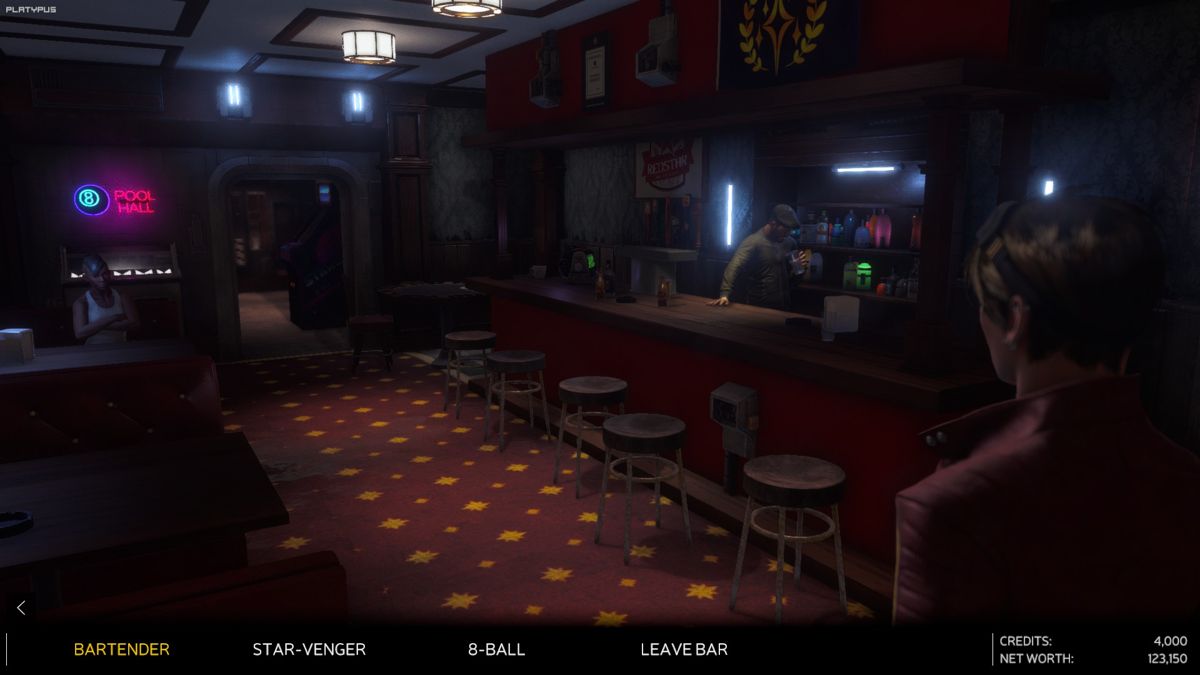The height and width of the screenshot is (675, 1200).
Task: Click the left arrow back chevron
Action: 21,607
